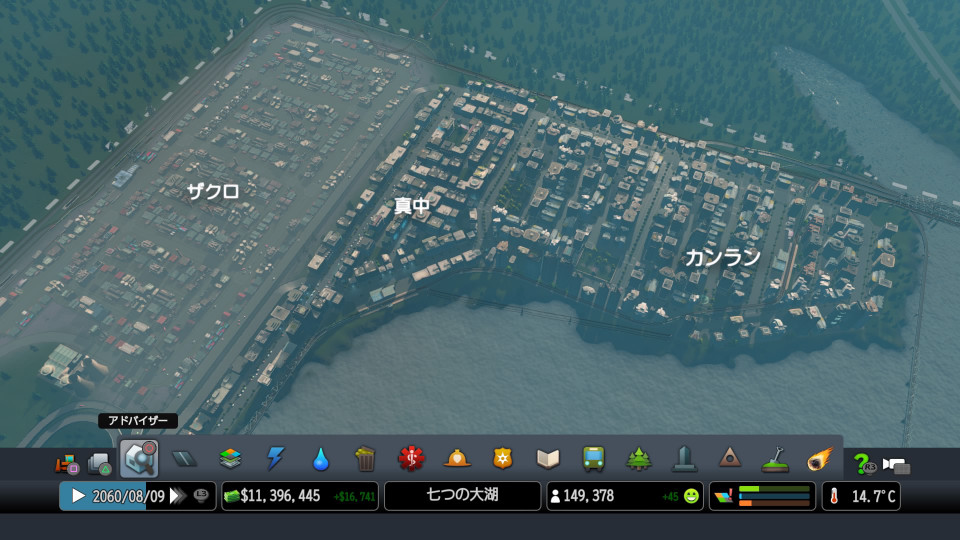This screenshot has width=960, height=540.
Task: Open the landscaping shovel tool
Action: (775, 459)
